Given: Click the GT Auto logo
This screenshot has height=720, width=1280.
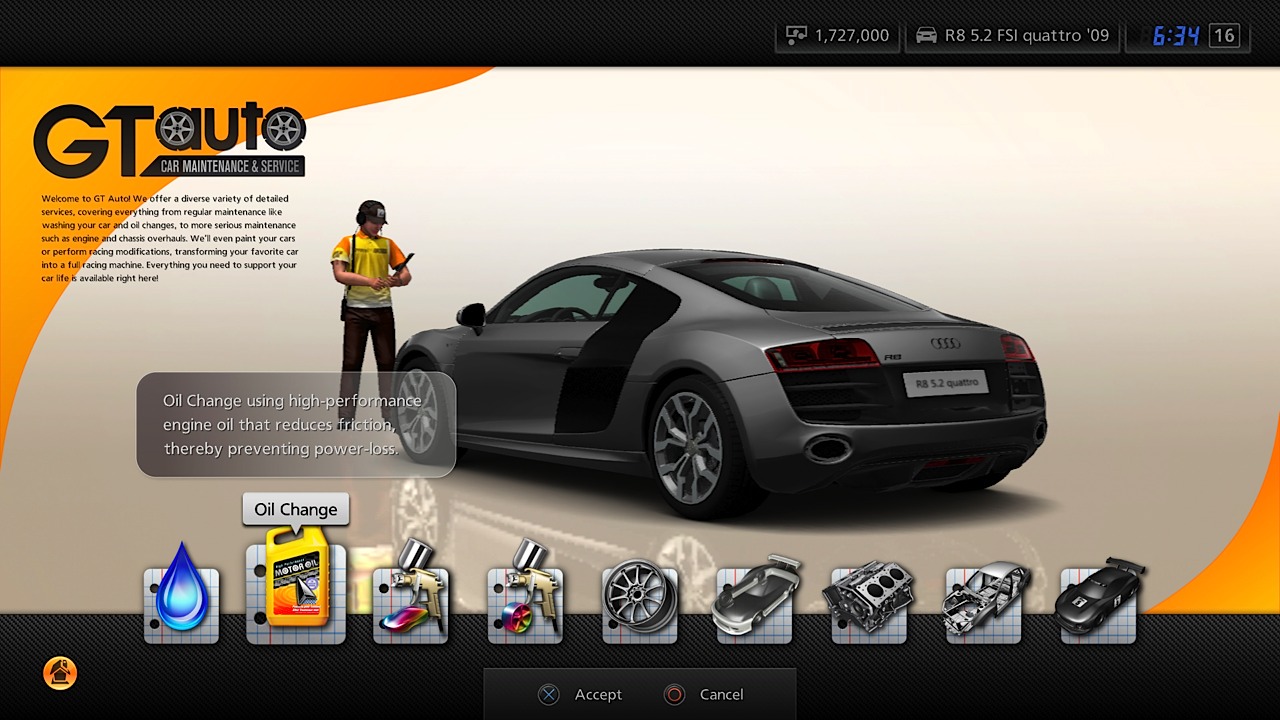Looking at the screenshot, I should click(170, 131).
